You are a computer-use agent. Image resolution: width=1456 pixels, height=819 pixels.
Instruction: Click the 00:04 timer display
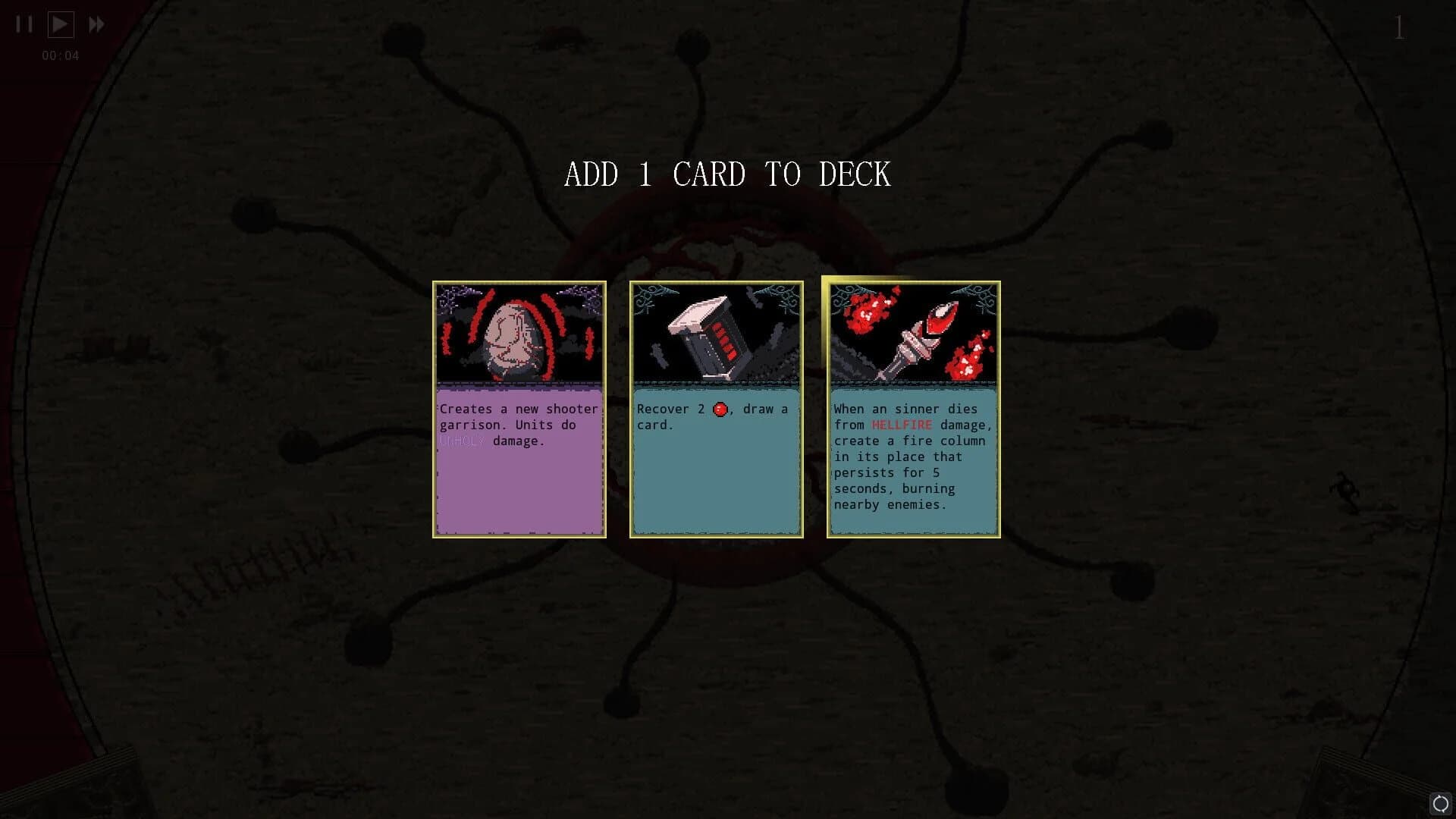click(x=59, y=55)
